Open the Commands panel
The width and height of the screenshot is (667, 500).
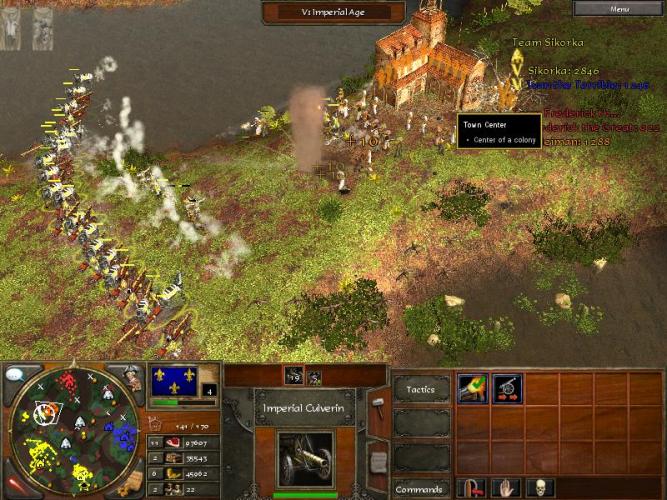(x=420, y=489)
